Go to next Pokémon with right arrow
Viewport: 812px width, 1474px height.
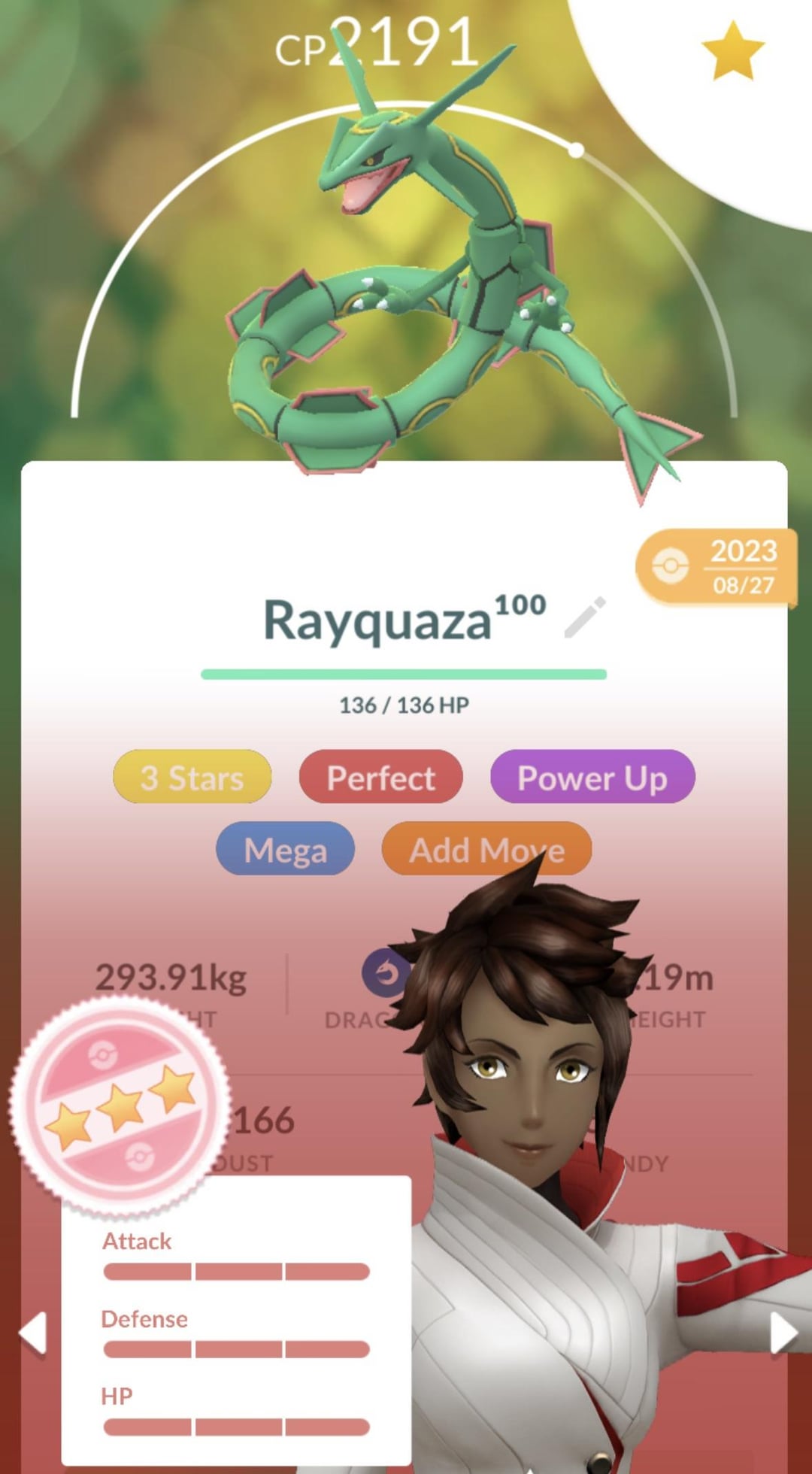[x=783, y=1333]
